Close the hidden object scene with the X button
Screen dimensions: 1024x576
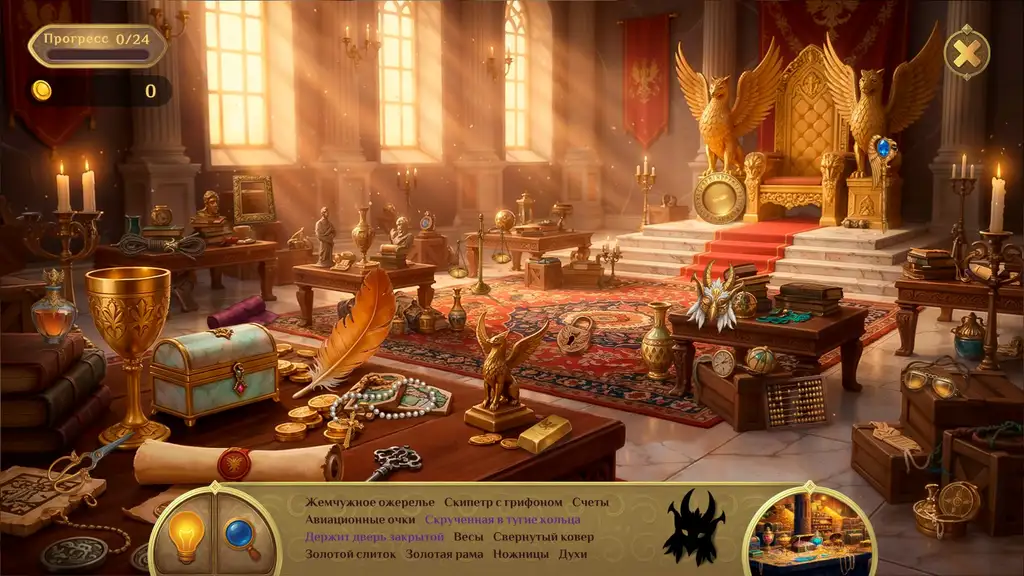pos(967,52)
